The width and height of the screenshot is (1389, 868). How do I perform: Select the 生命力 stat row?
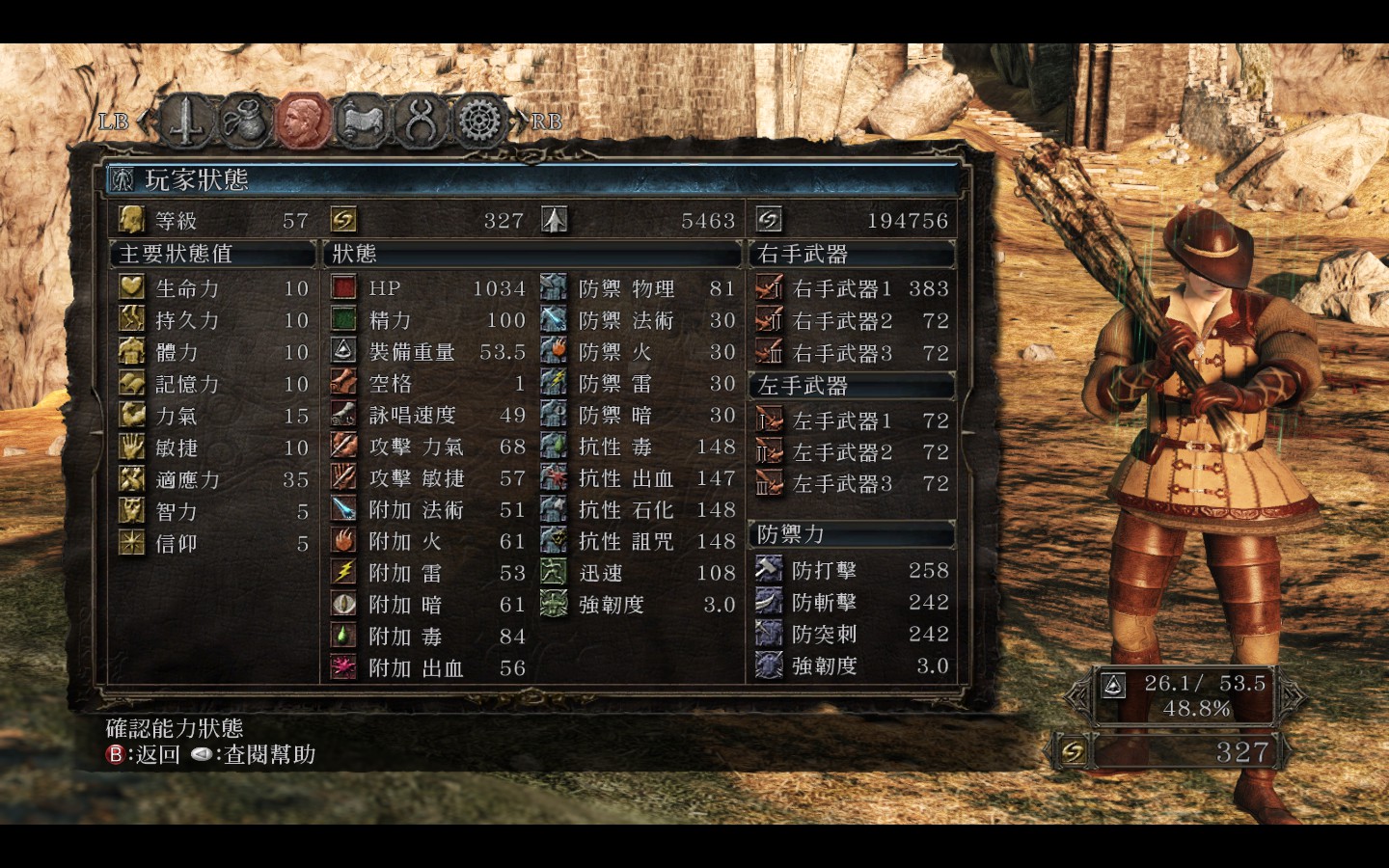point(213,288)
